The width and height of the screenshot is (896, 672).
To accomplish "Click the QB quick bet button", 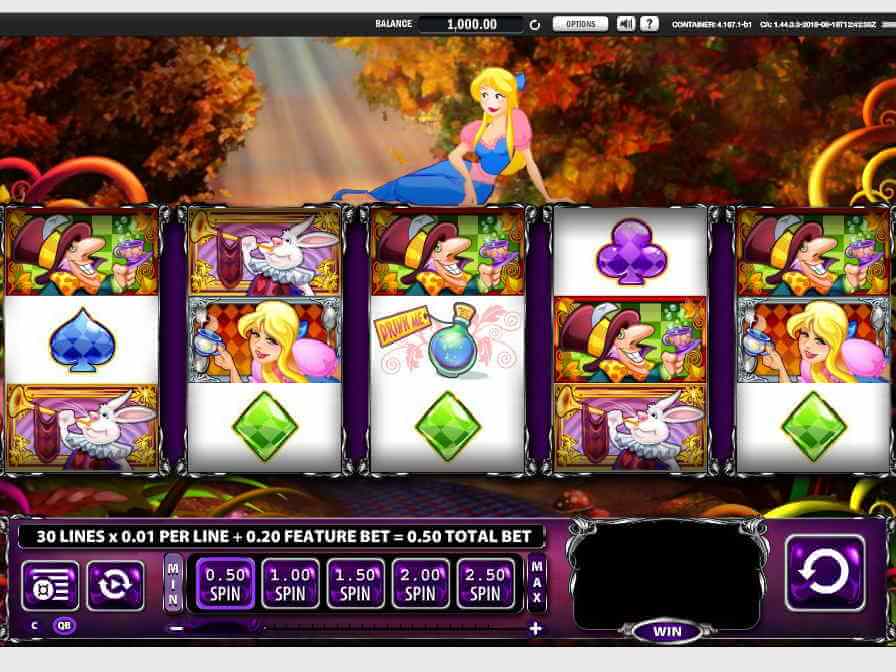I will click(64, 626).
